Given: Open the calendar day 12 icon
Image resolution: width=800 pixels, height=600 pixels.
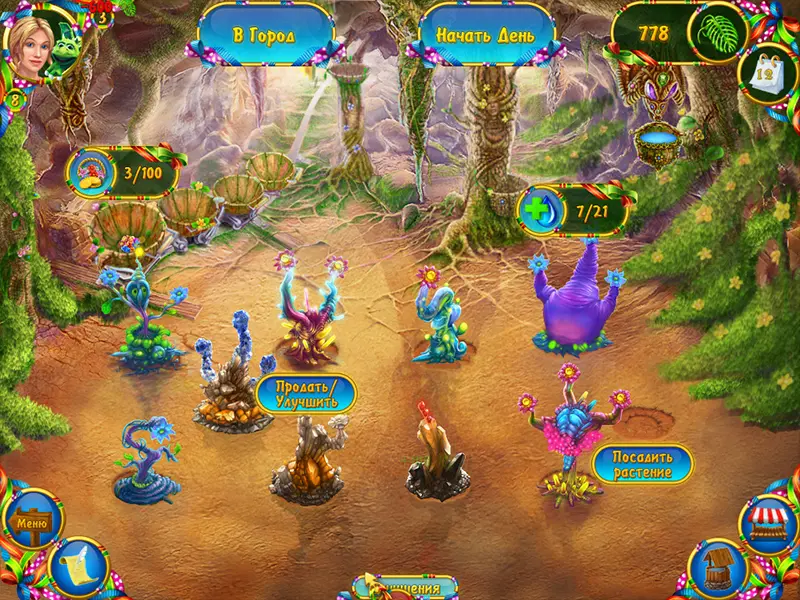Looking at the screenshot, I should click(766, 70).
